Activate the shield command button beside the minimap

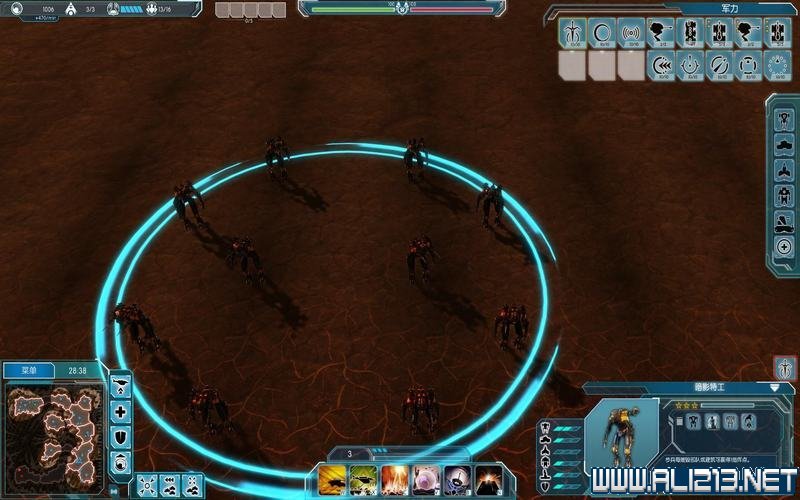(121, 436)
